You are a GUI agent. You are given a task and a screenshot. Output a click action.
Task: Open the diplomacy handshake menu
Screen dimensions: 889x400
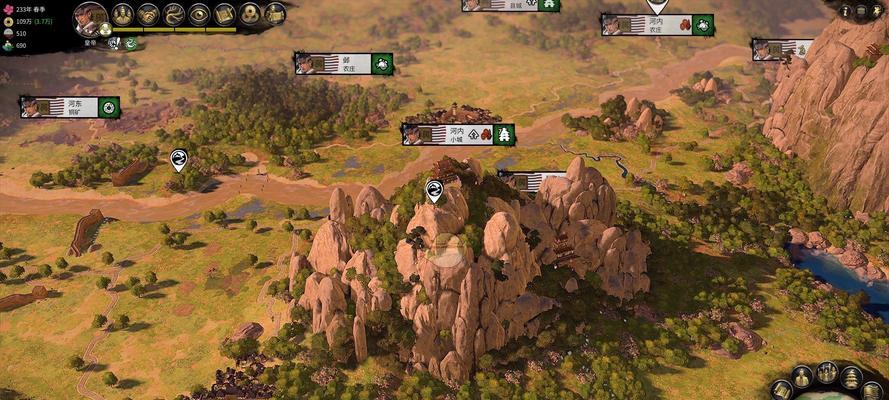click(x=148, y=14)
